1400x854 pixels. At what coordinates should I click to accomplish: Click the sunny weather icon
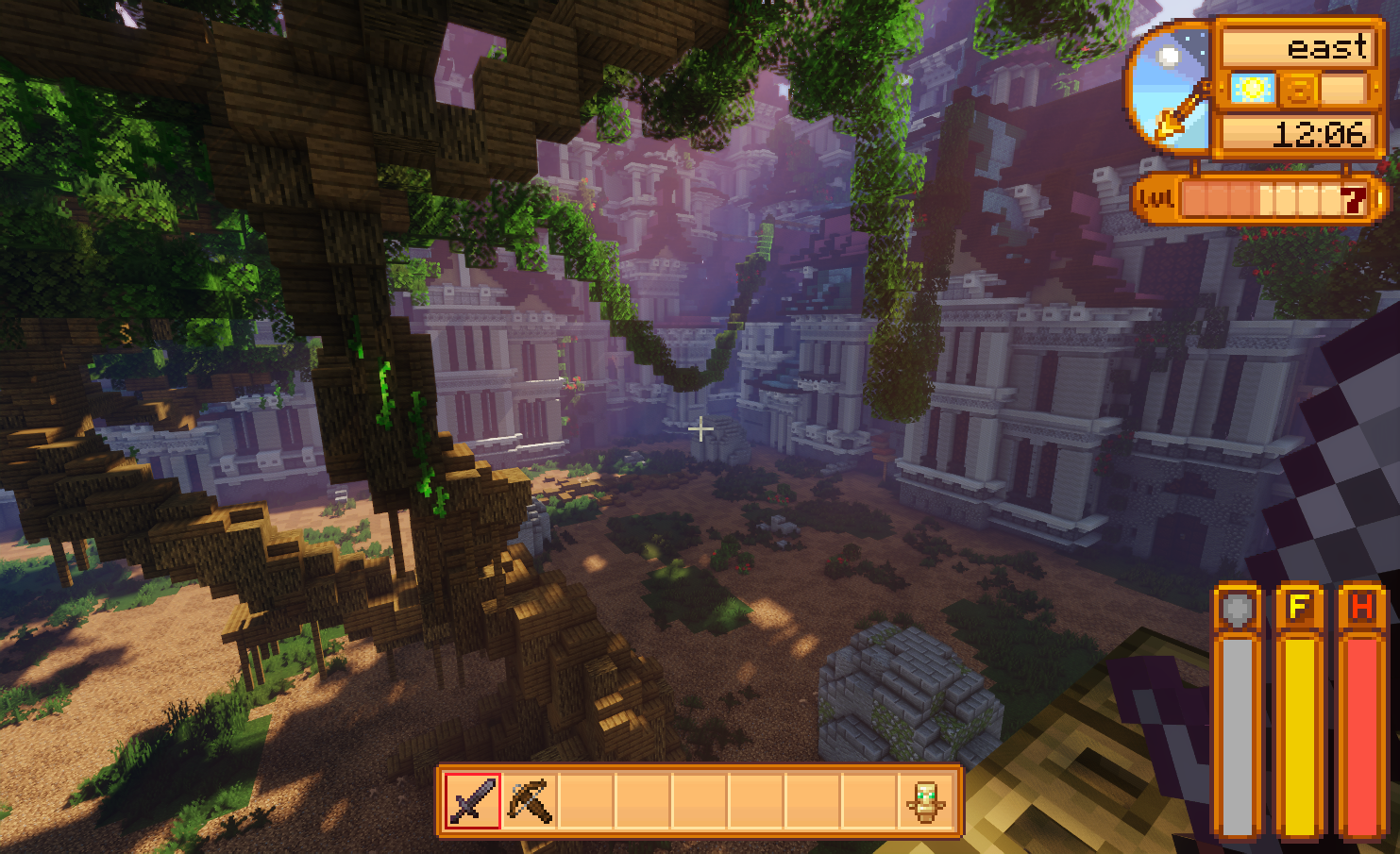coord(1253,89)
